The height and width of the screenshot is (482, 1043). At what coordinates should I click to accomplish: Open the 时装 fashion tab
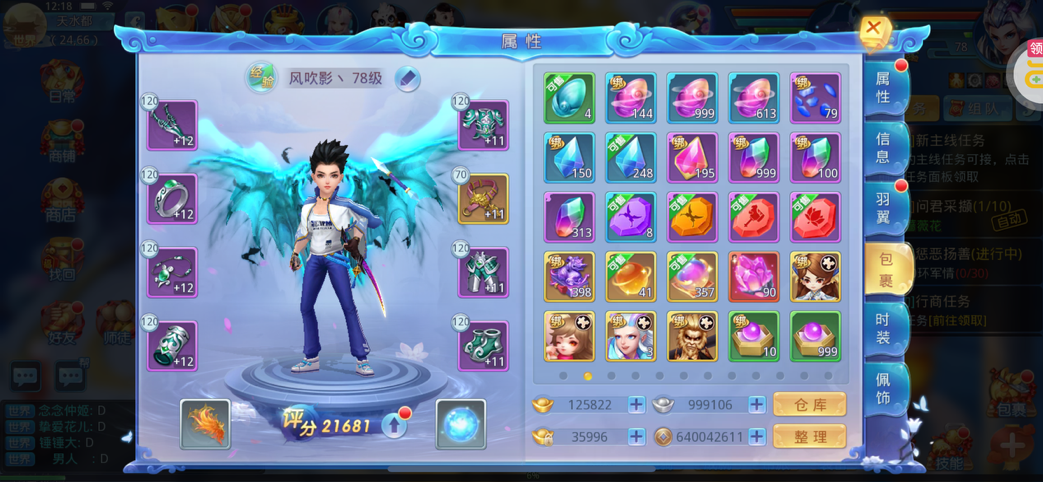(884, 330)
